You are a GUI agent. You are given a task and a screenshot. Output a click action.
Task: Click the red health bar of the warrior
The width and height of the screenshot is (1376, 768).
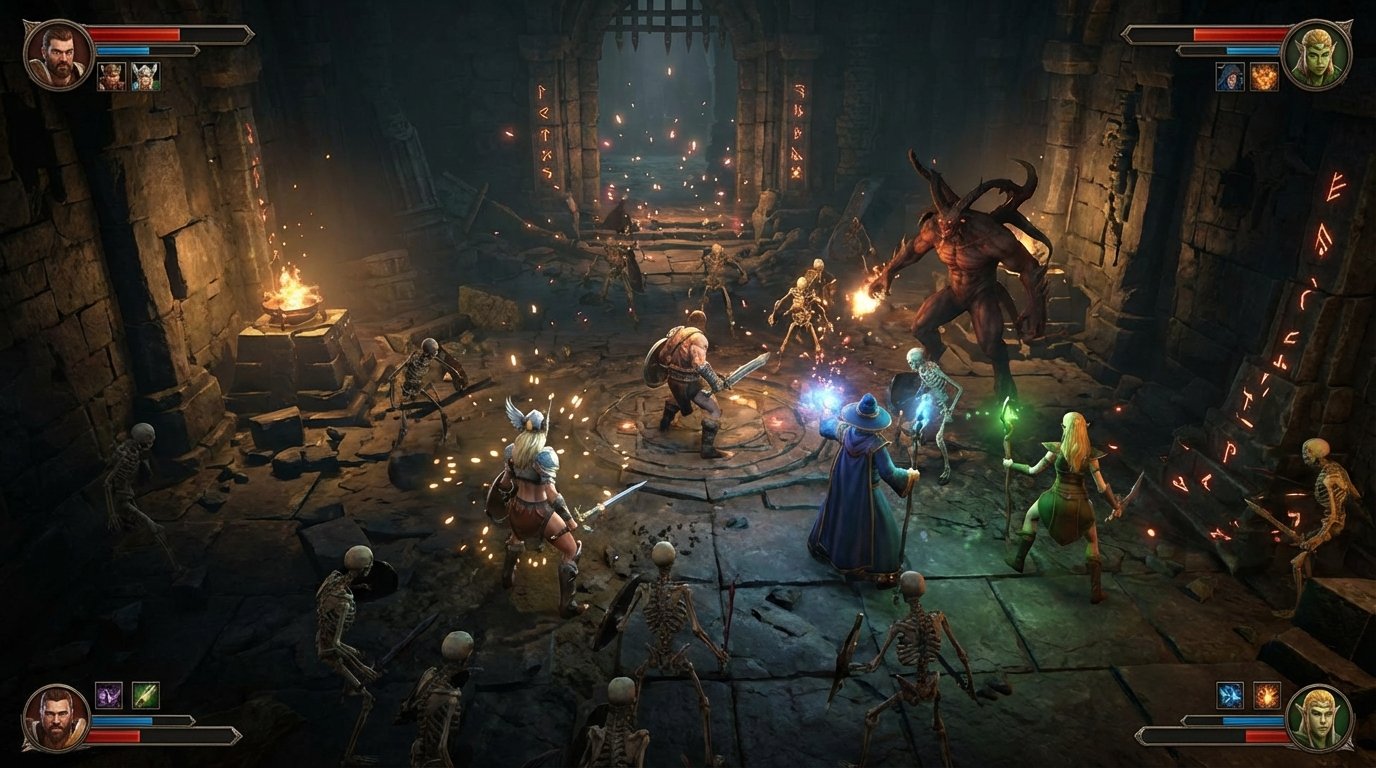coord(135,34)
